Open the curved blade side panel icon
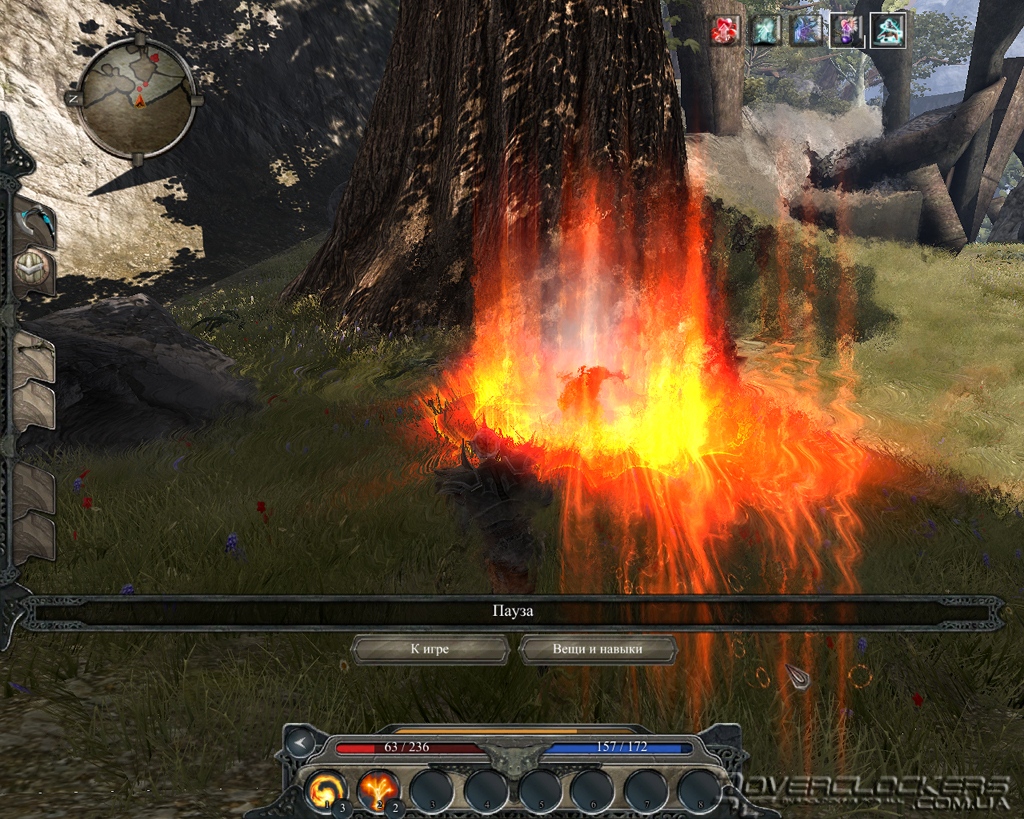This screenshot has width=1024, height=819. pos(33,224)
